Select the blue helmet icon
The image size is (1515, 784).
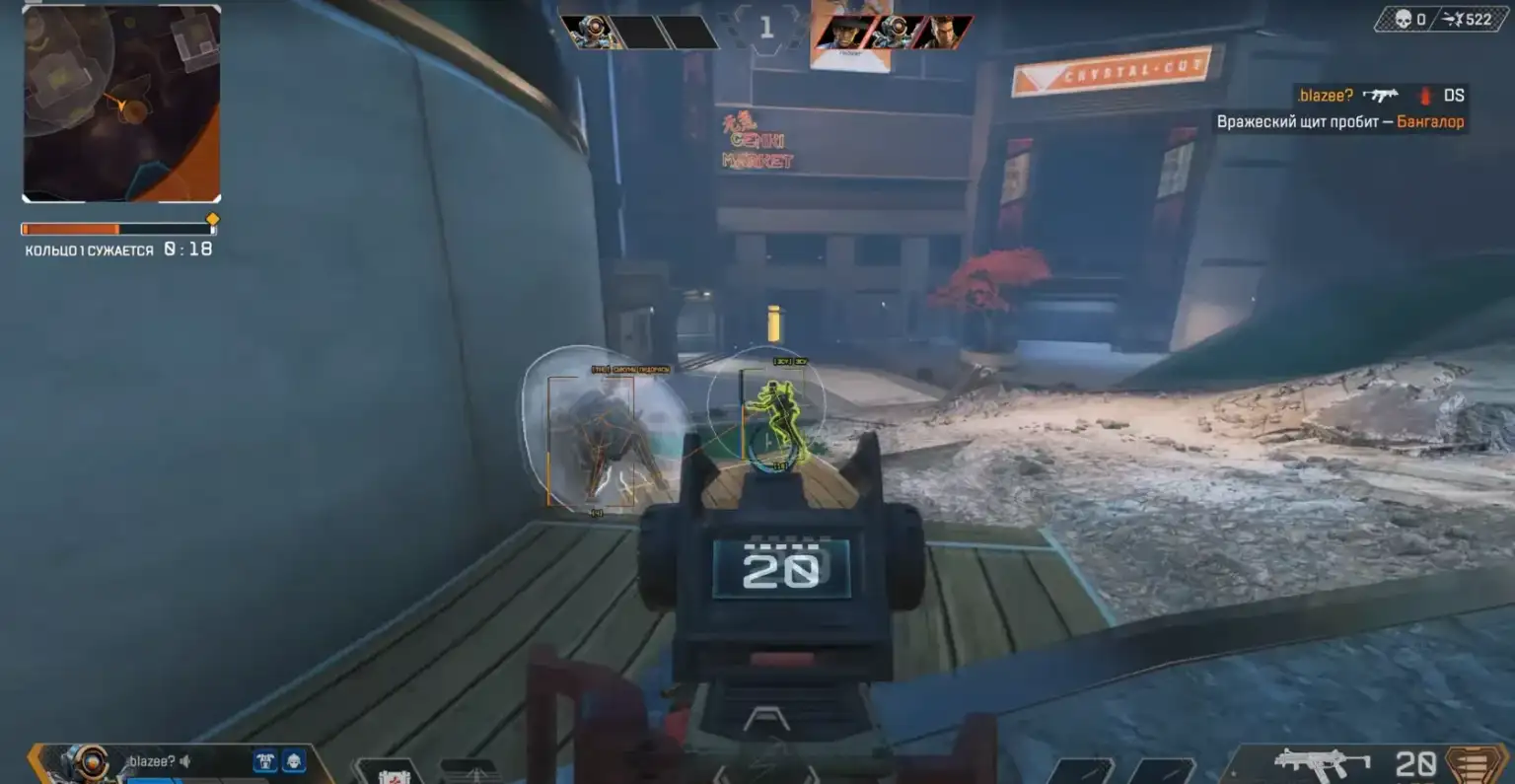294,761
